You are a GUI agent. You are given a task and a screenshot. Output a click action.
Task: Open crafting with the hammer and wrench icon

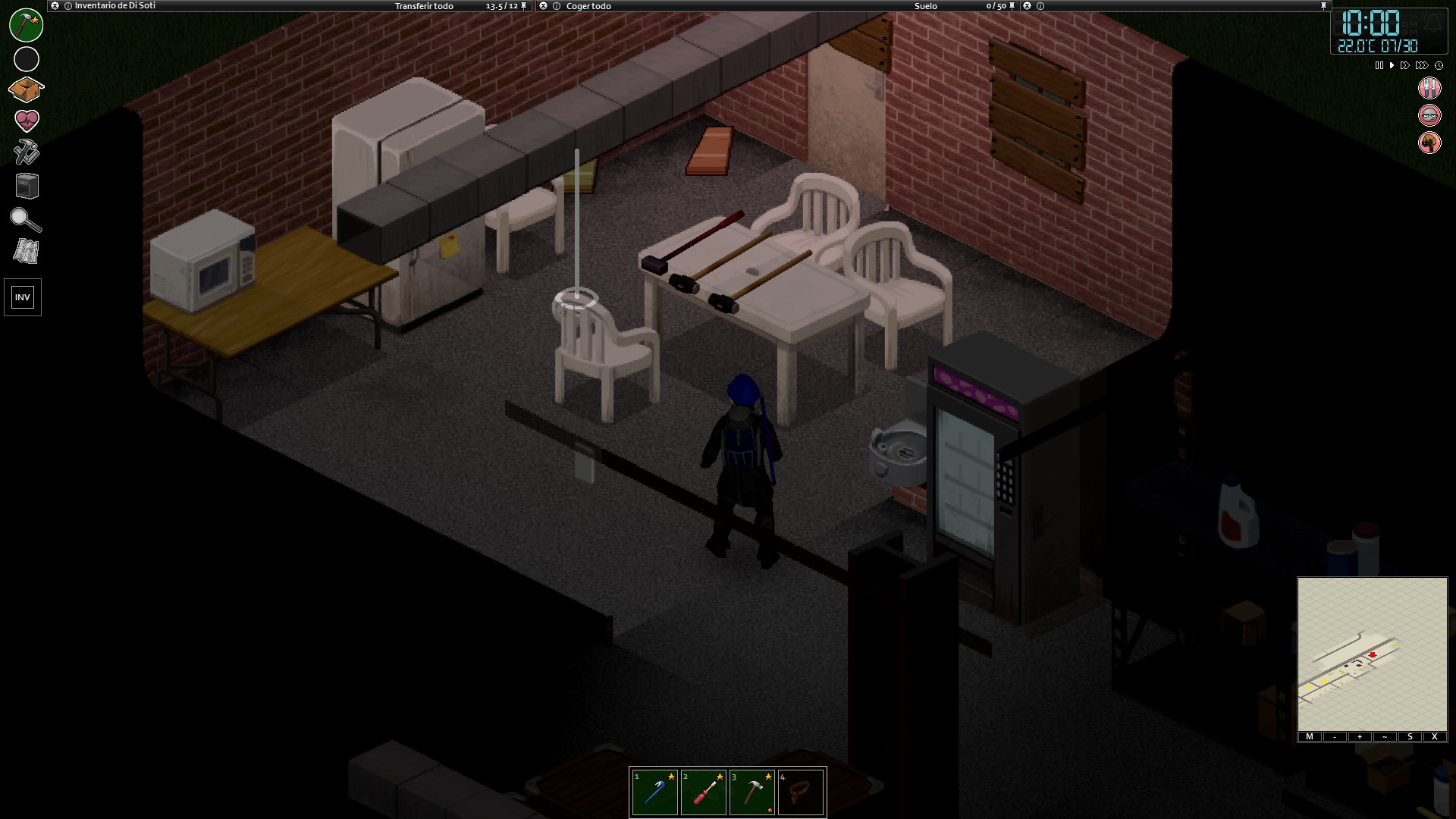pos(25,152)
